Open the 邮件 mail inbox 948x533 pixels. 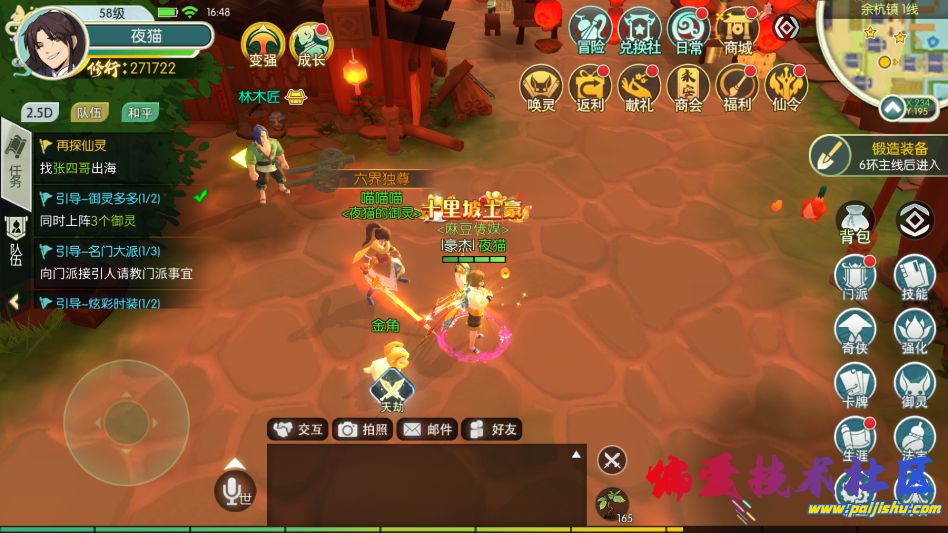tap(427, 429)
